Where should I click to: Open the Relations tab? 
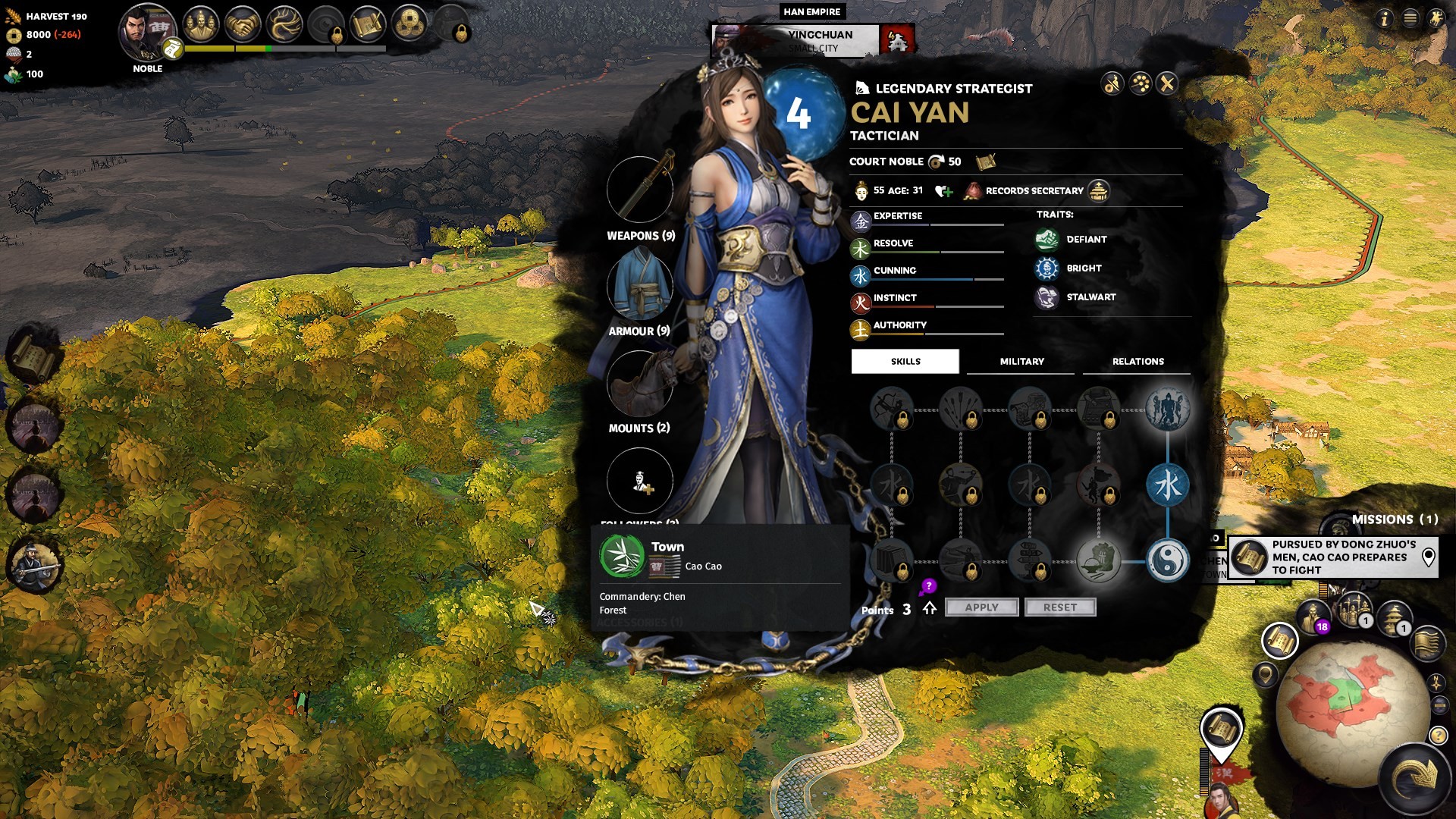[x=1137, y=362]
